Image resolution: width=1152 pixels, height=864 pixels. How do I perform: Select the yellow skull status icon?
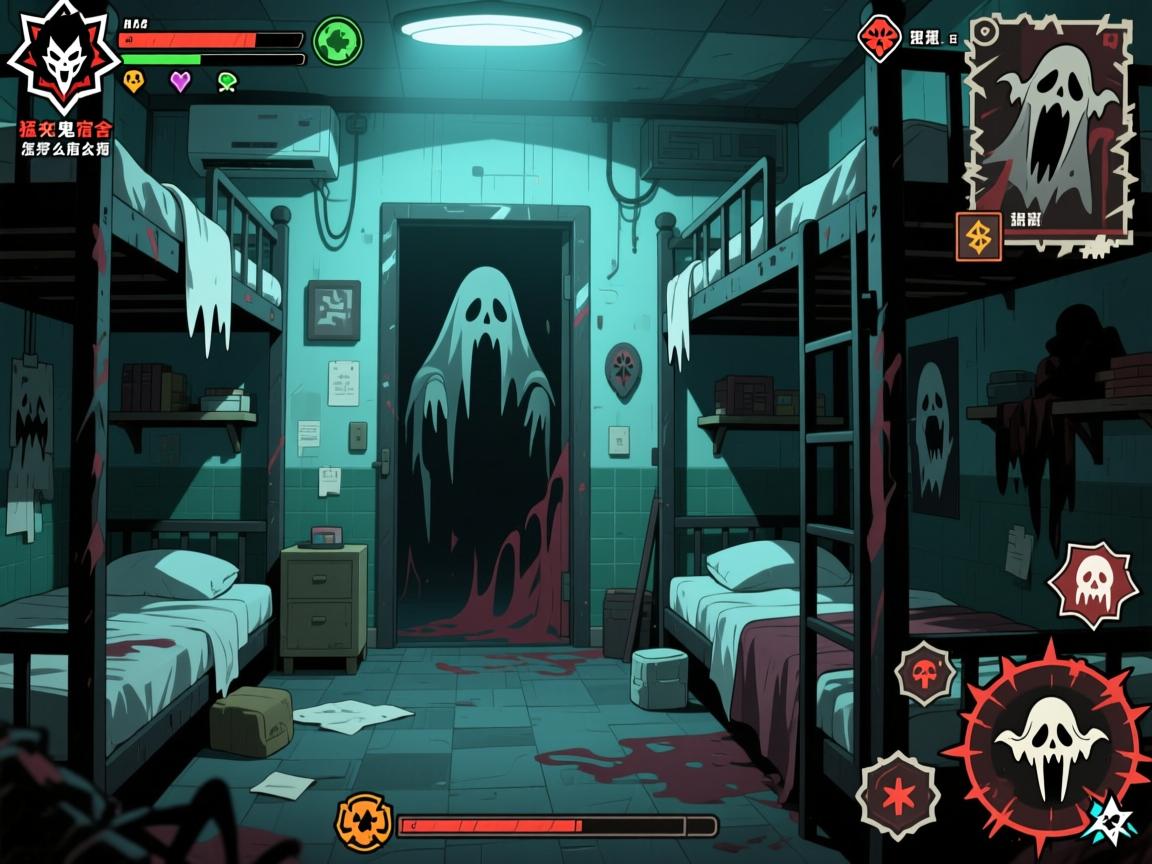pyautogui.click(x=133, y=81)
